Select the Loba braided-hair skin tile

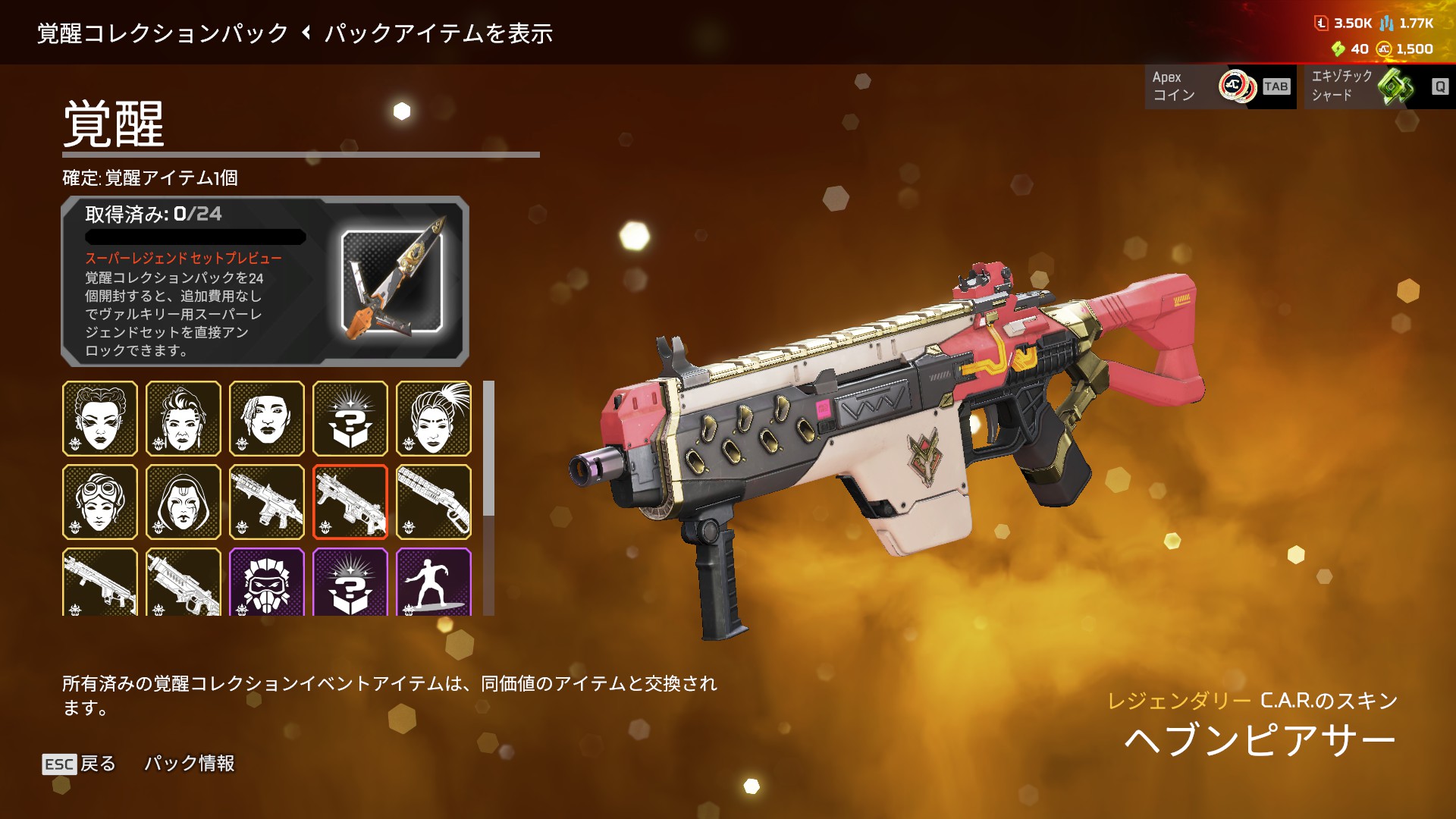100,419
